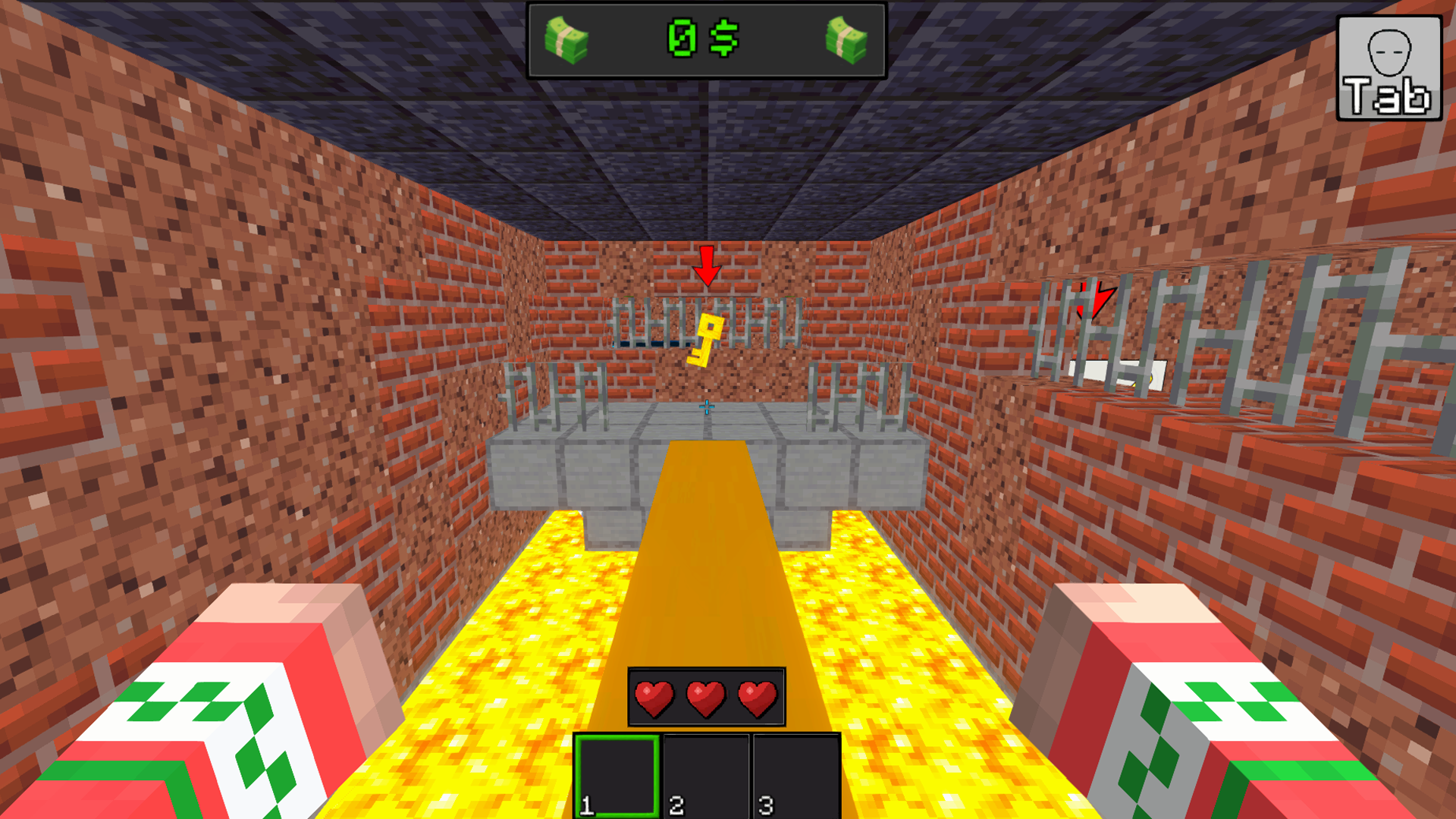Click the left money stack icon
The height and width of the screenshot is (819, 1456).
point(565,39)
